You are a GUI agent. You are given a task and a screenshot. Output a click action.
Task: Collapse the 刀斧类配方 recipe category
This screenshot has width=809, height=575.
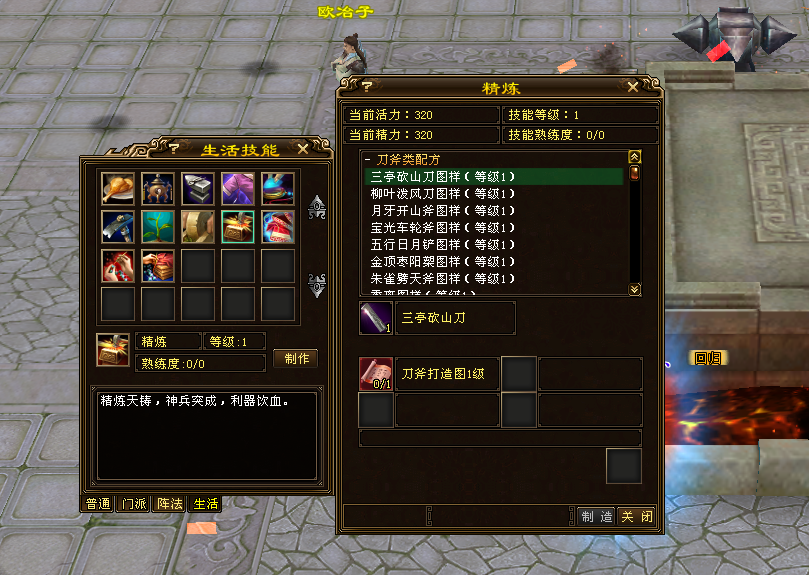point(368,160)
